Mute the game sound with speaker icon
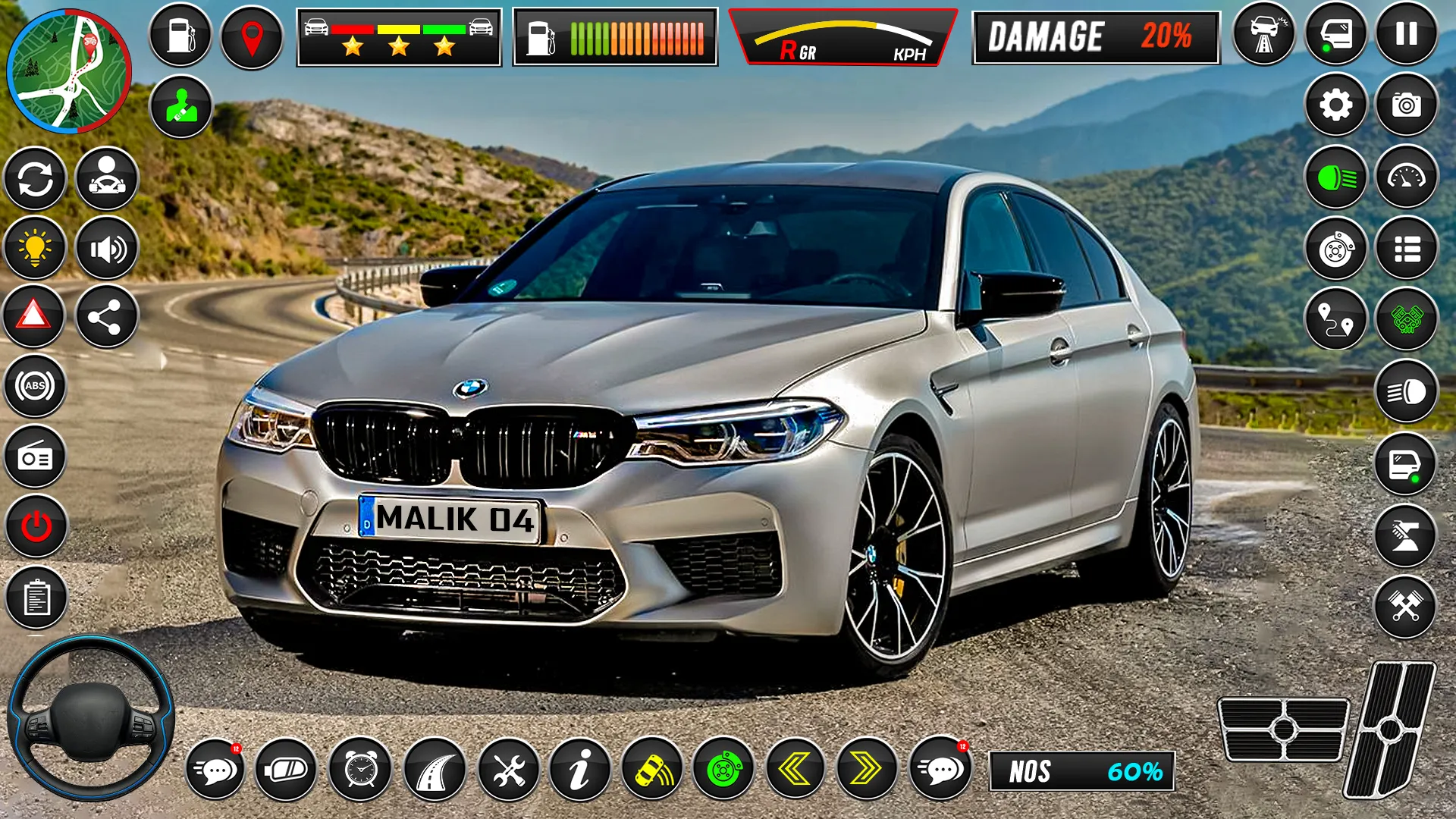This screenshot has width=1456, height=819. (x=106, y=248)
